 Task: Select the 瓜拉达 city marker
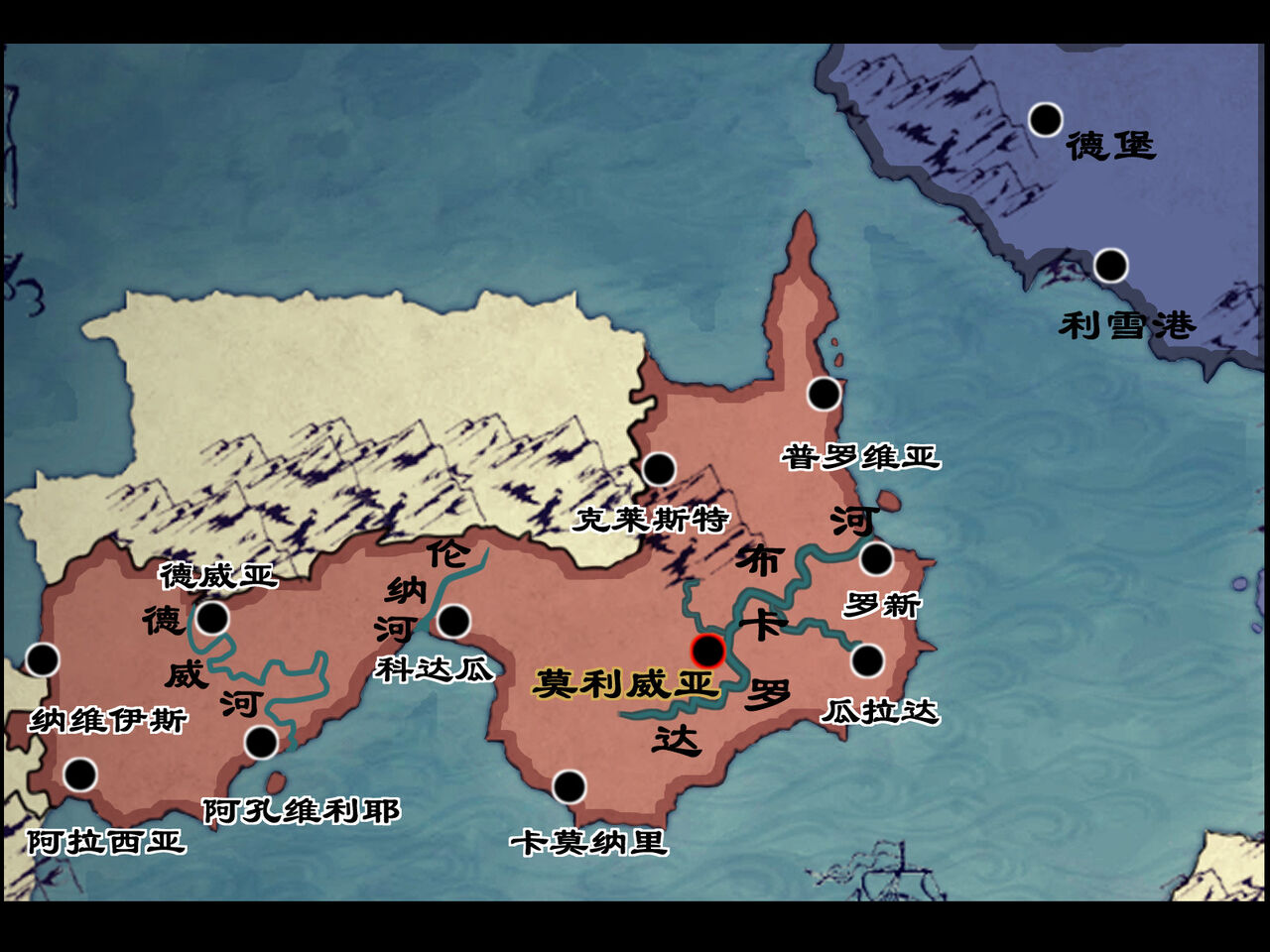(x=867, y=660)
